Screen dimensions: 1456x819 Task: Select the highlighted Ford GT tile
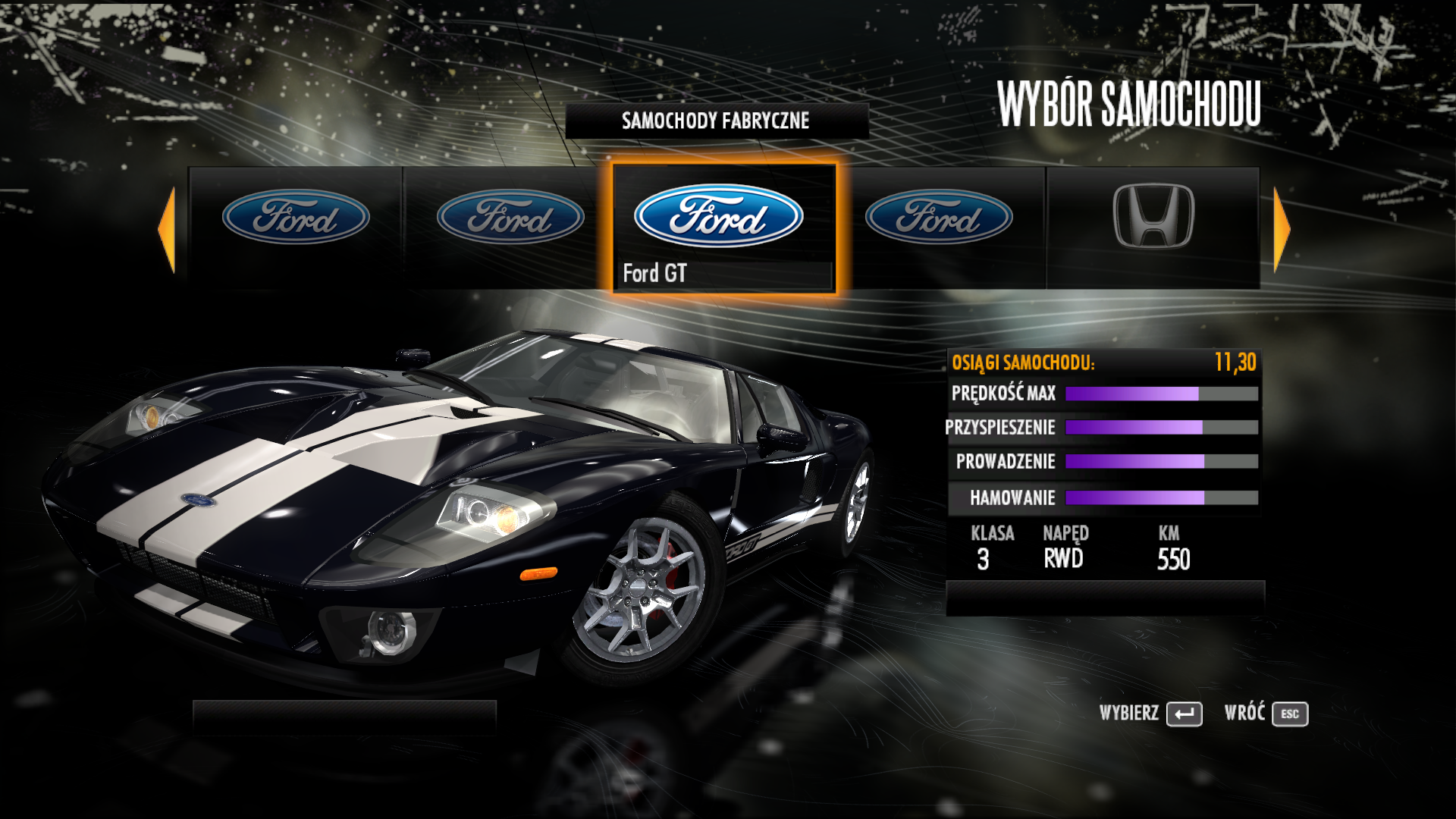723,227
